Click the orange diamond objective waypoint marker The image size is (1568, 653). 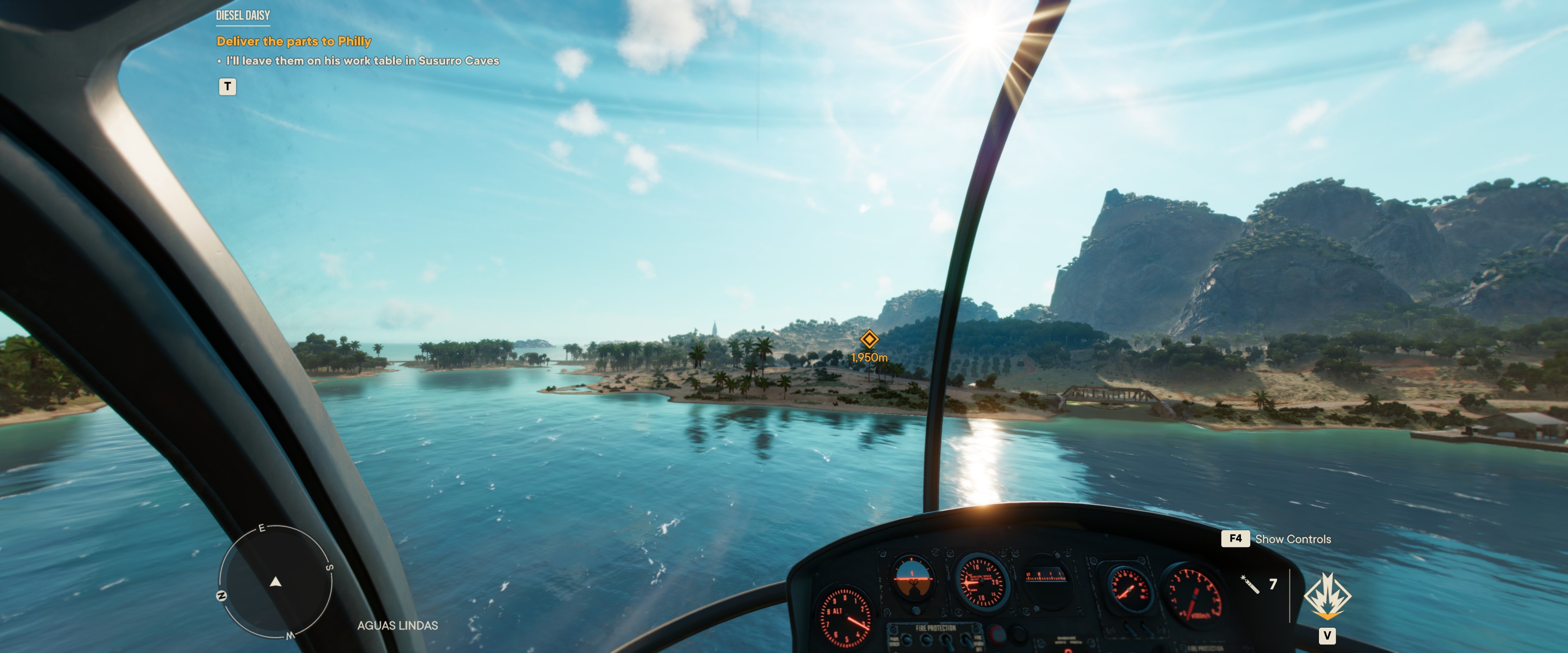tap(869, 338)
